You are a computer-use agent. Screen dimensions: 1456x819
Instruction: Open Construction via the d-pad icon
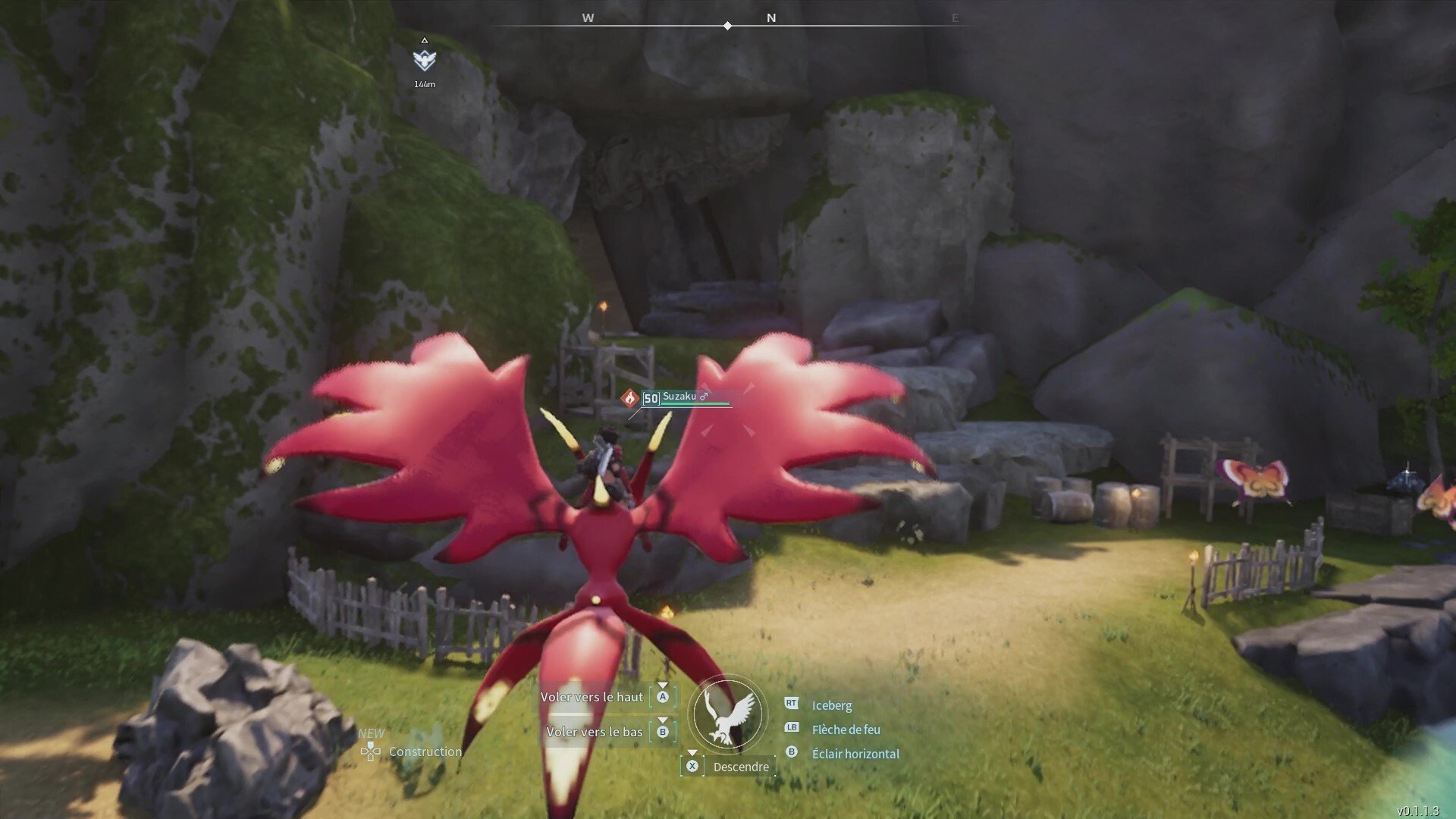(369, 752)
